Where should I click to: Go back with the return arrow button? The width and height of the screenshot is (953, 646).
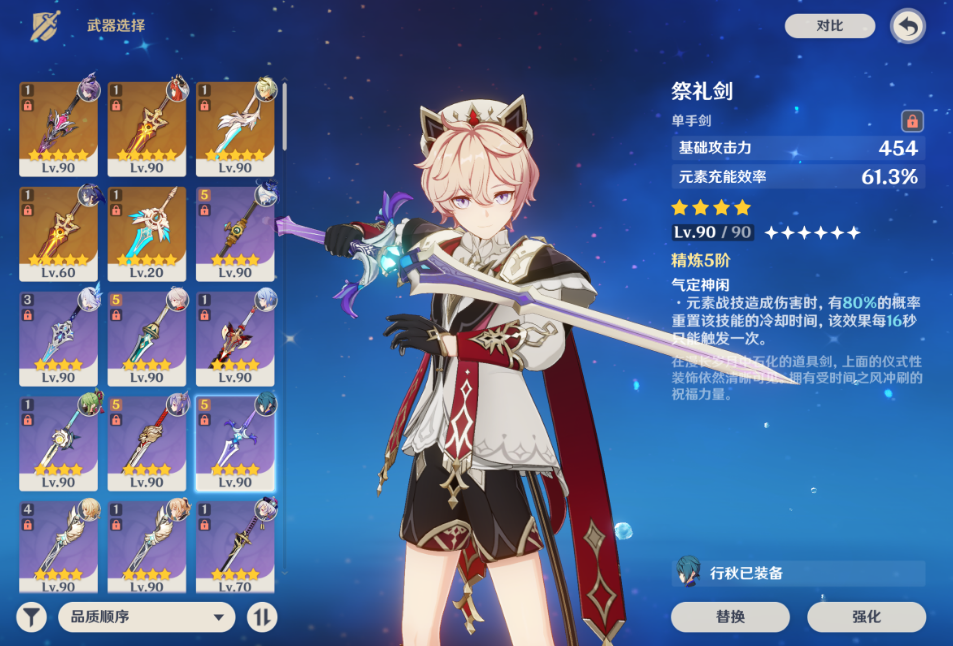(x=907, y=27)
